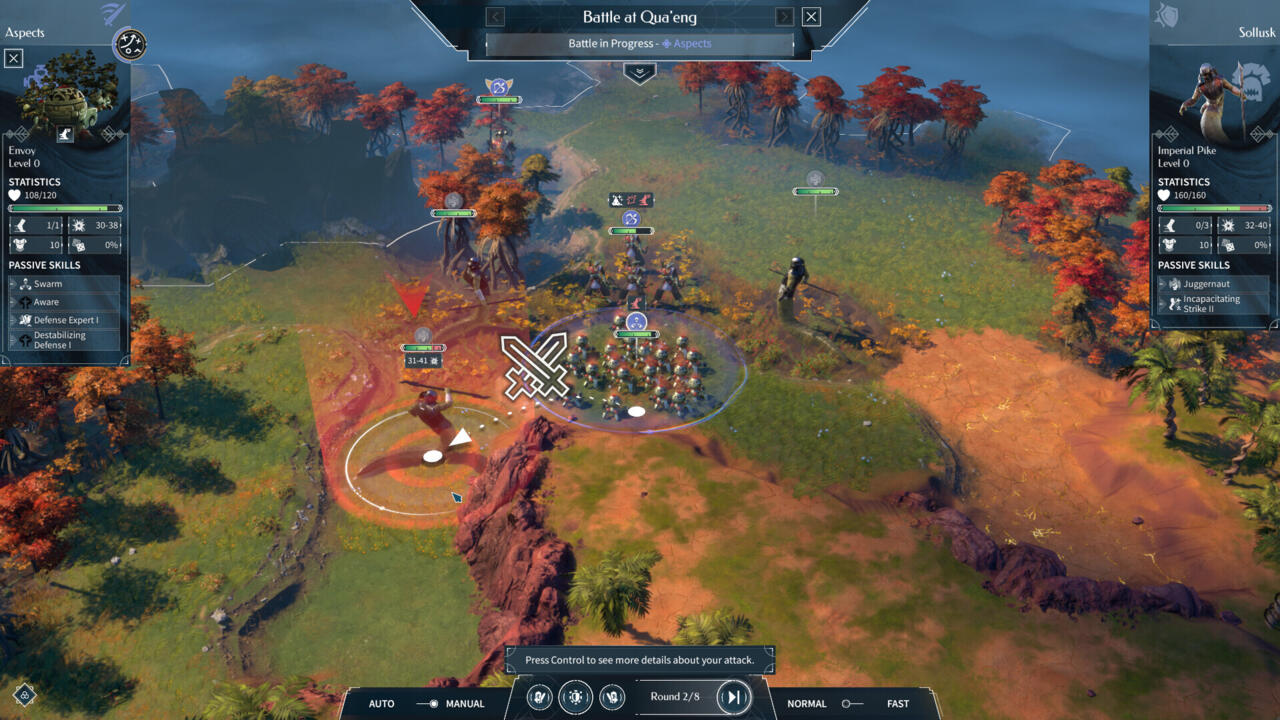Select the defend action icon beside Round 2/8

click(x=574, y=697)
